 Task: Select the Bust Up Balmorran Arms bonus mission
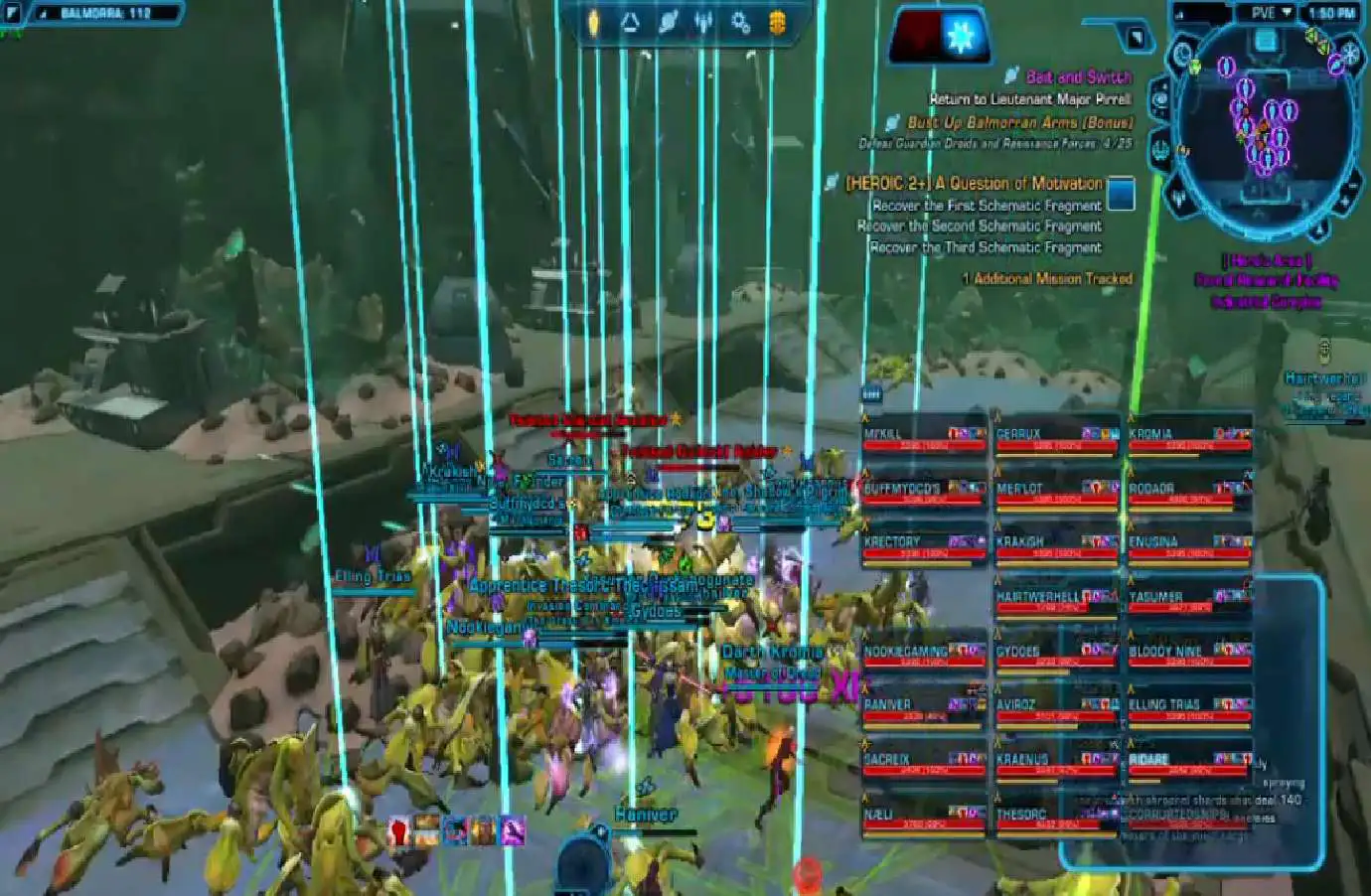pyautogui.click(x=1019, y=123)
